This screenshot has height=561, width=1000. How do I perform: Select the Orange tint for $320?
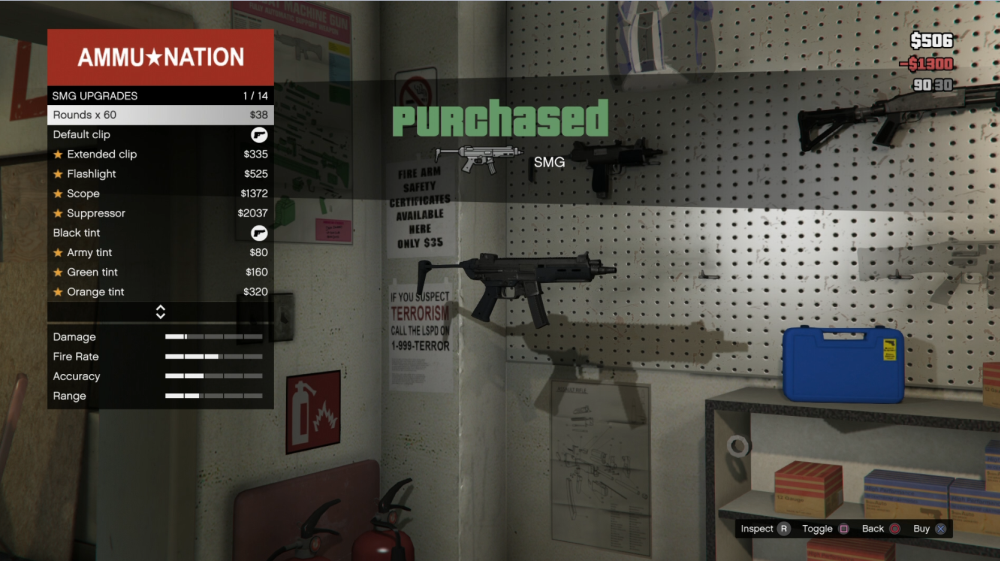click(x=160, y=292)
